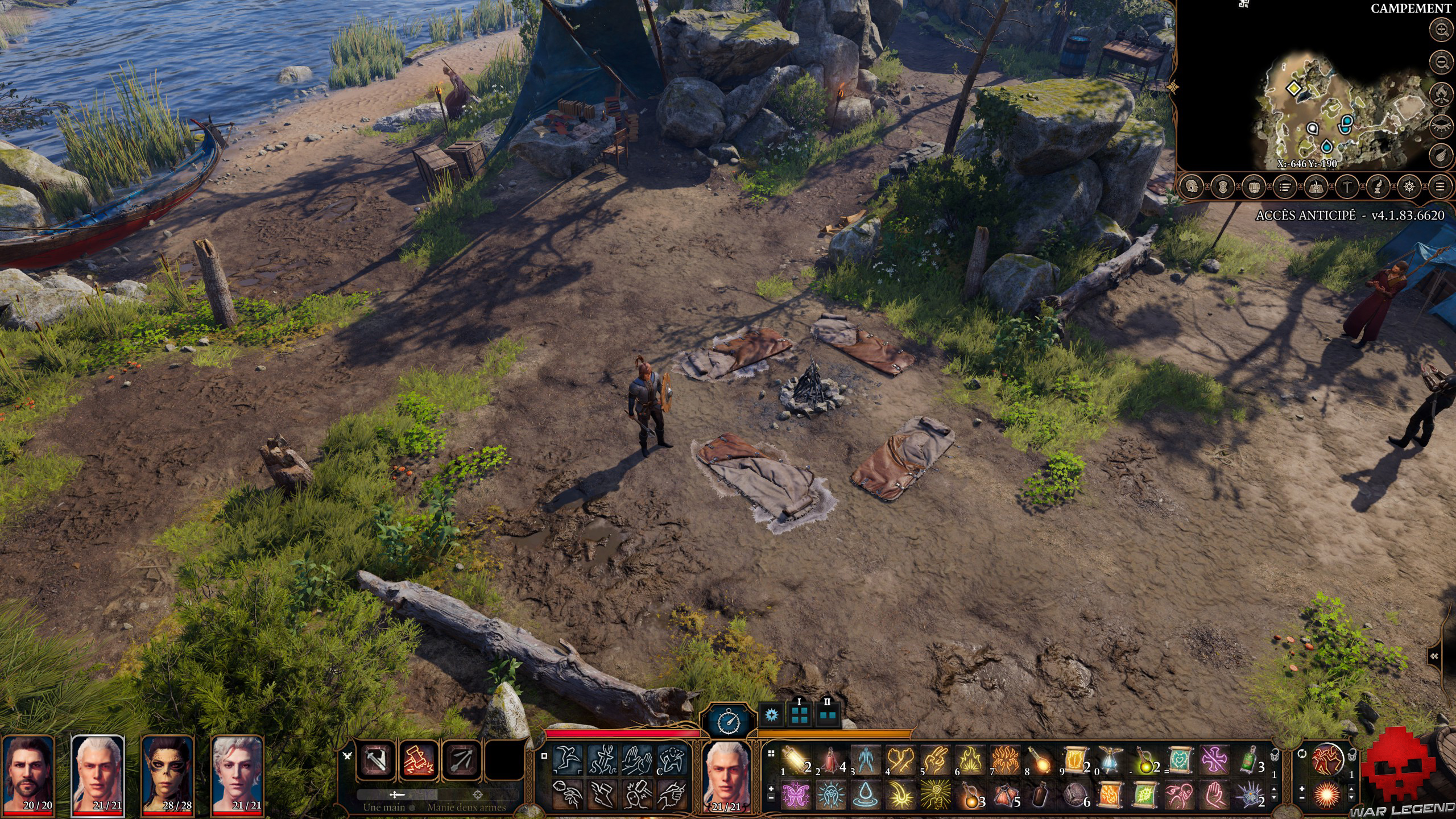Viewport: 1456px width, 819px height.
Task: Select the ranged arrow attack
Action: (x=461, y=759)
